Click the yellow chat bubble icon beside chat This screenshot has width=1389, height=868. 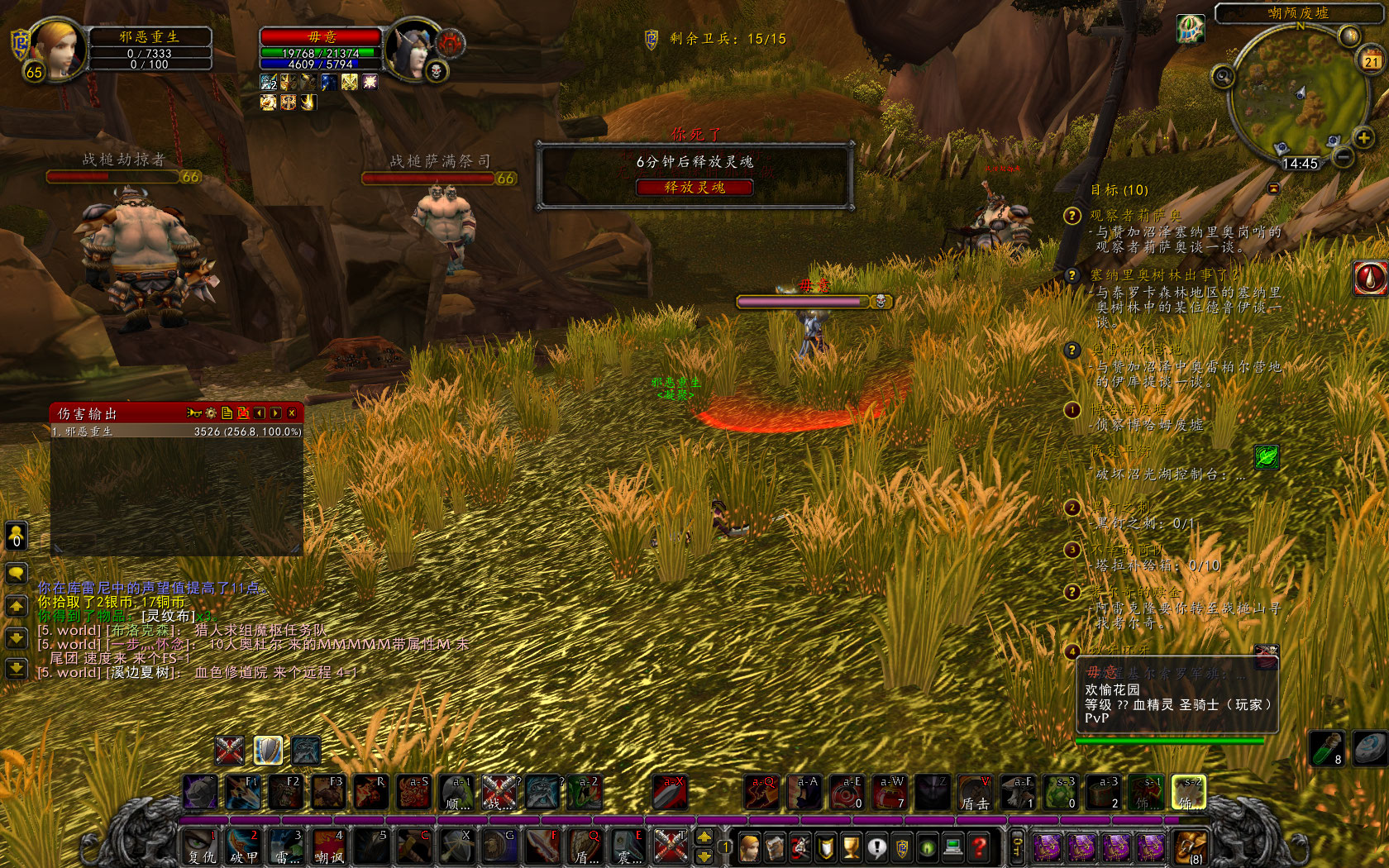point(17,573)
